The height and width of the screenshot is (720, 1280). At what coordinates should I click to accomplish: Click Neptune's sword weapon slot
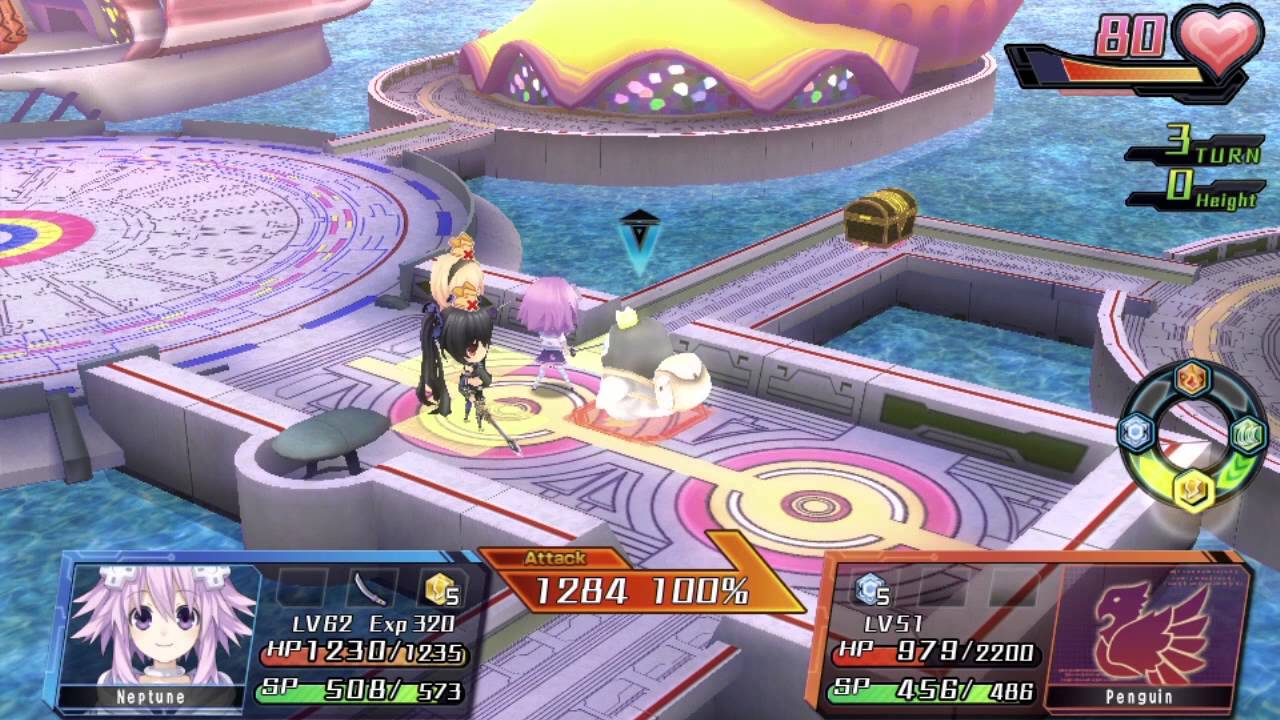[372, 588]
